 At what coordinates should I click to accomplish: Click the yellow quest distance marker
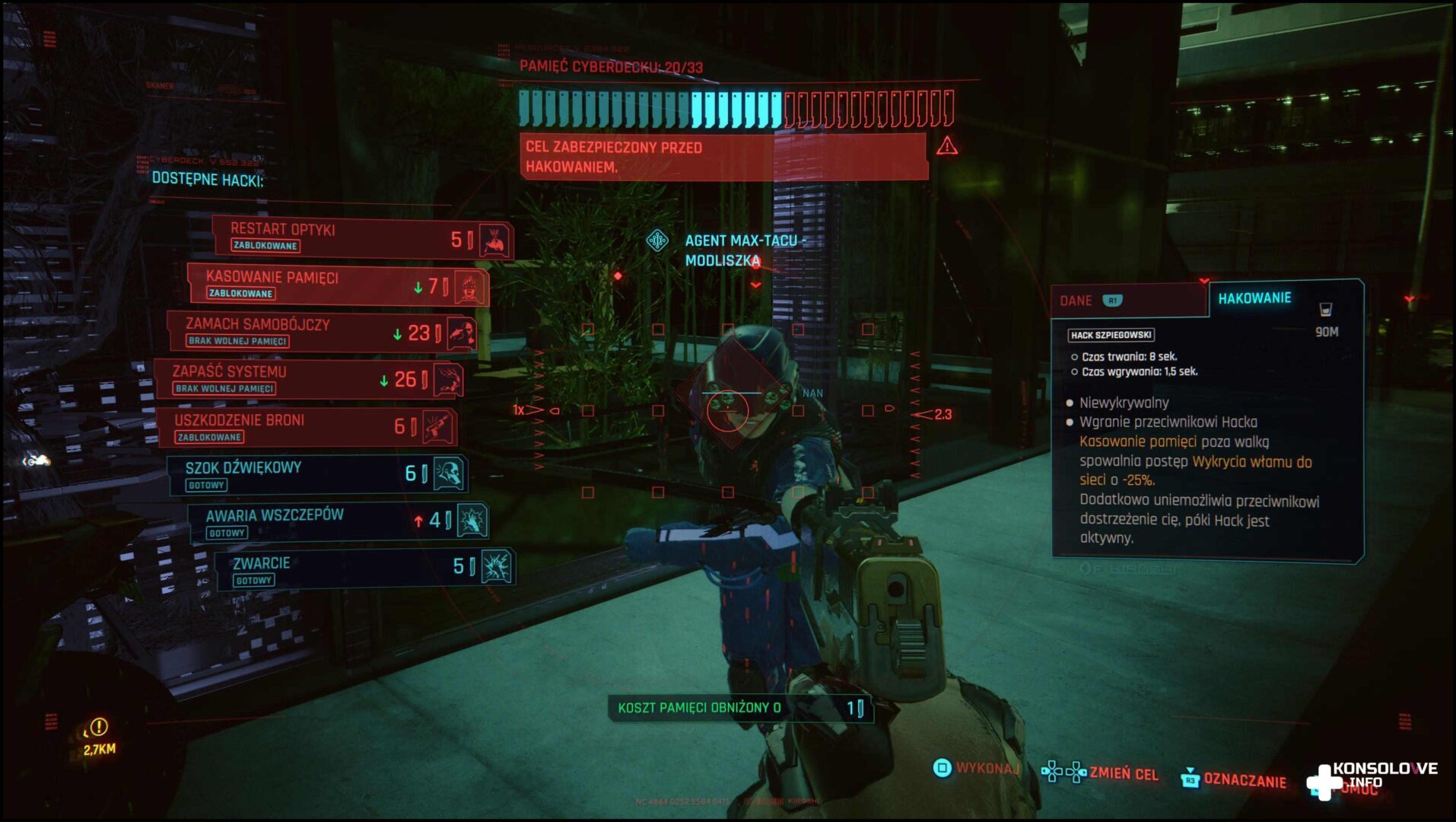click(99, 736)
